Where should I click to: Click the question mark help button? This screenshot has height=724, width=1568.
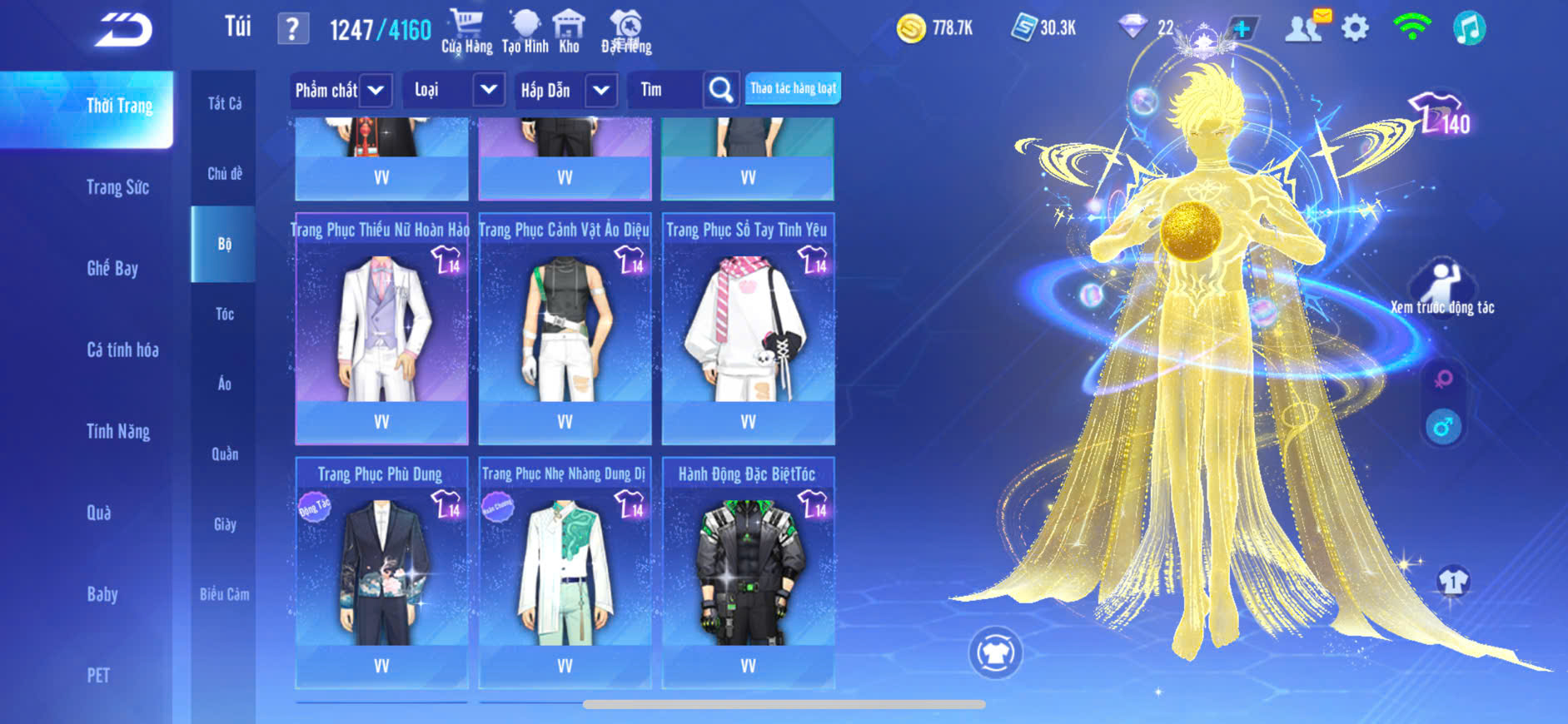(x=292, y=30)
